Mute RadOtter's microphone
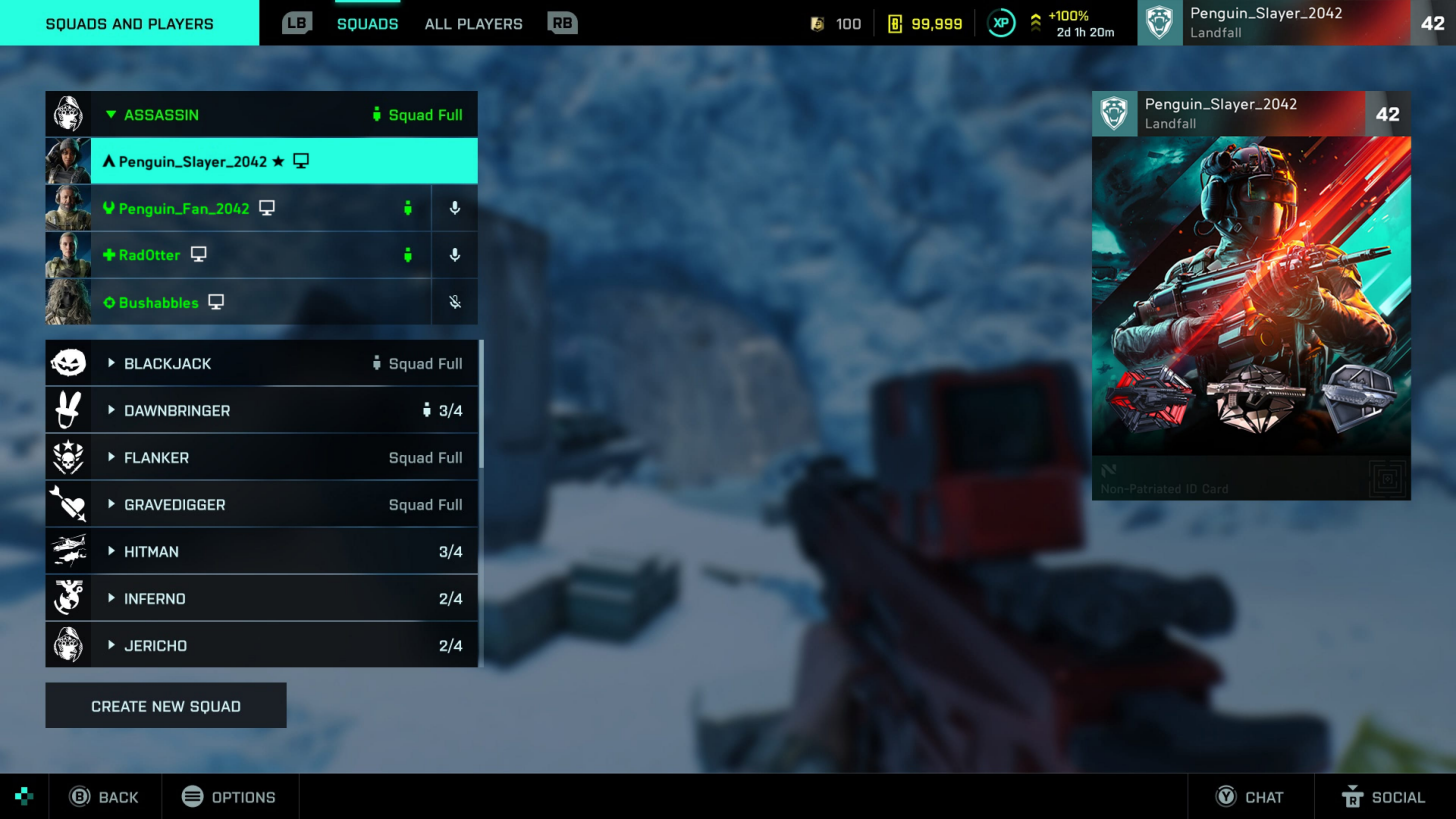This screenshot has width=1456, height=819. (x=454, y=255)
